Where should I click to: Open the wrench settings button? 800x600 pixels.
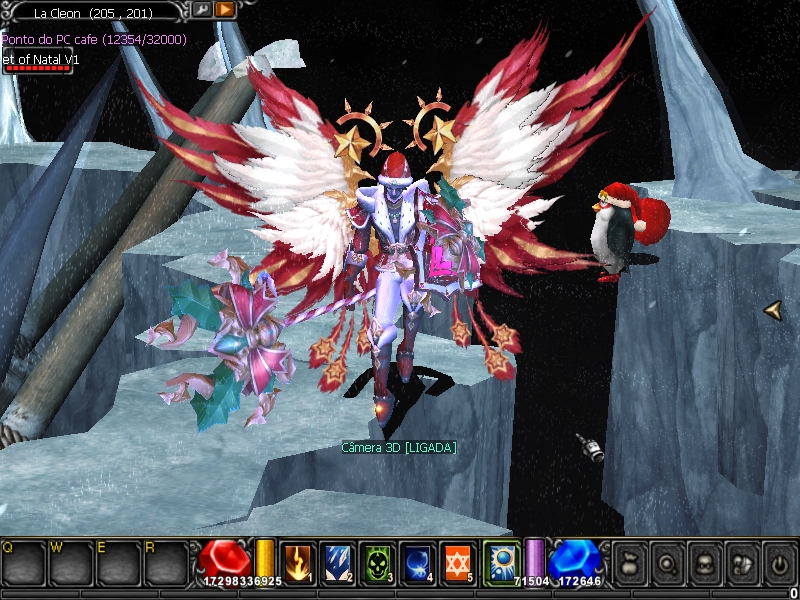(201, 10)
